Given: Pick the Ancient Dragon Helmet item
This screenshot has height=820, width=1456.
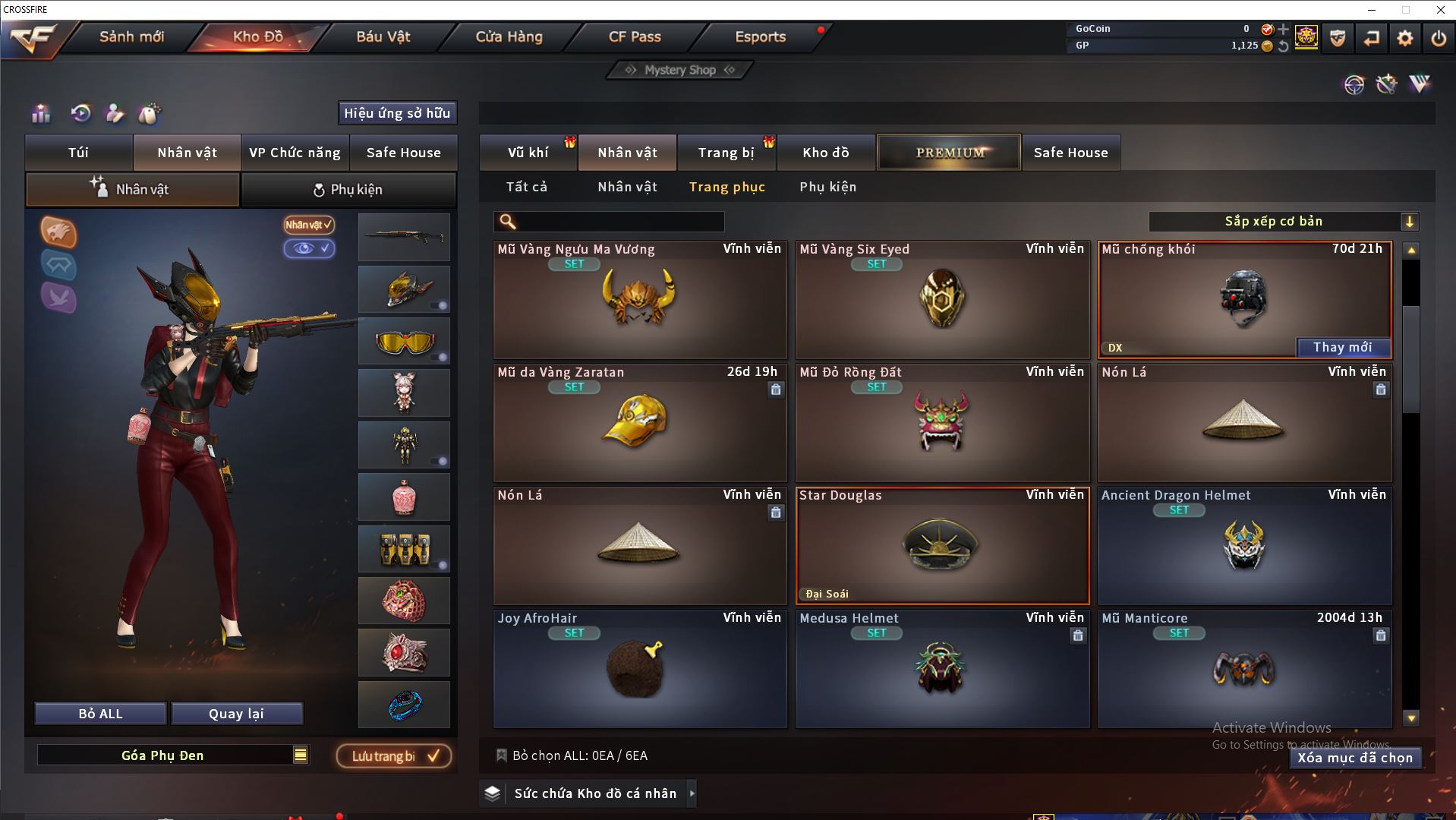Looking at the screenshot, I should pos(1243,545).
